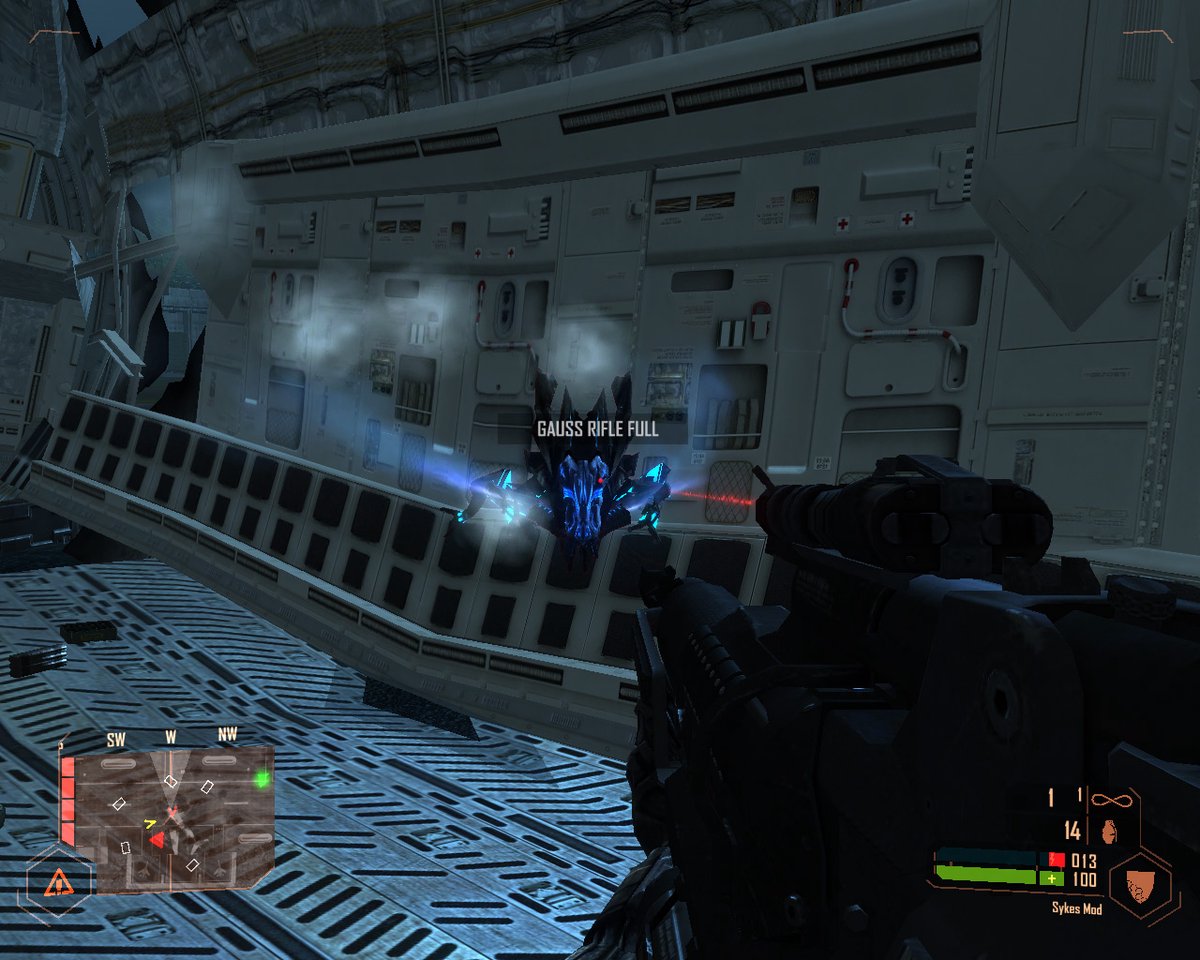Image resolution: width=1200 pixels, height=960 pixels.
Task: Click the green objective marker on the minimap
Action: [x=262, y=778]
